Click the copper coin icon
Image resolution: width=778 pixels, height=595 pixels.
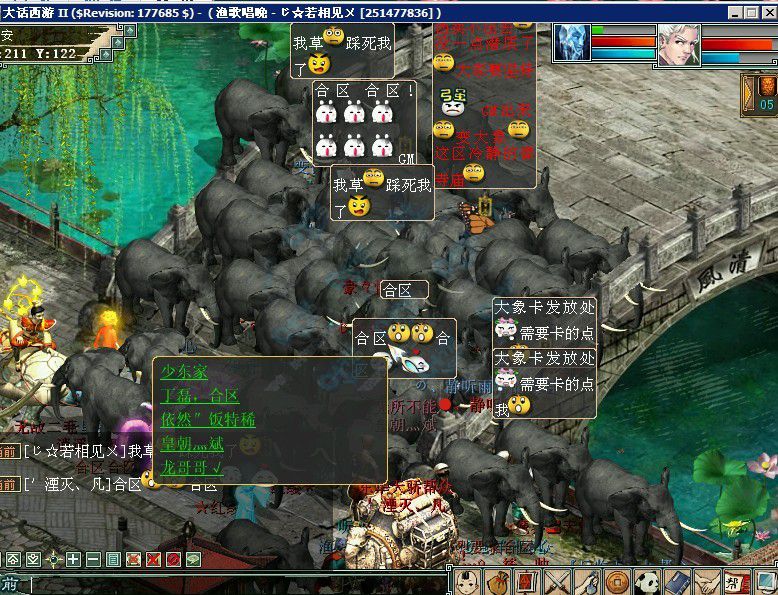[x=616, y=582]
